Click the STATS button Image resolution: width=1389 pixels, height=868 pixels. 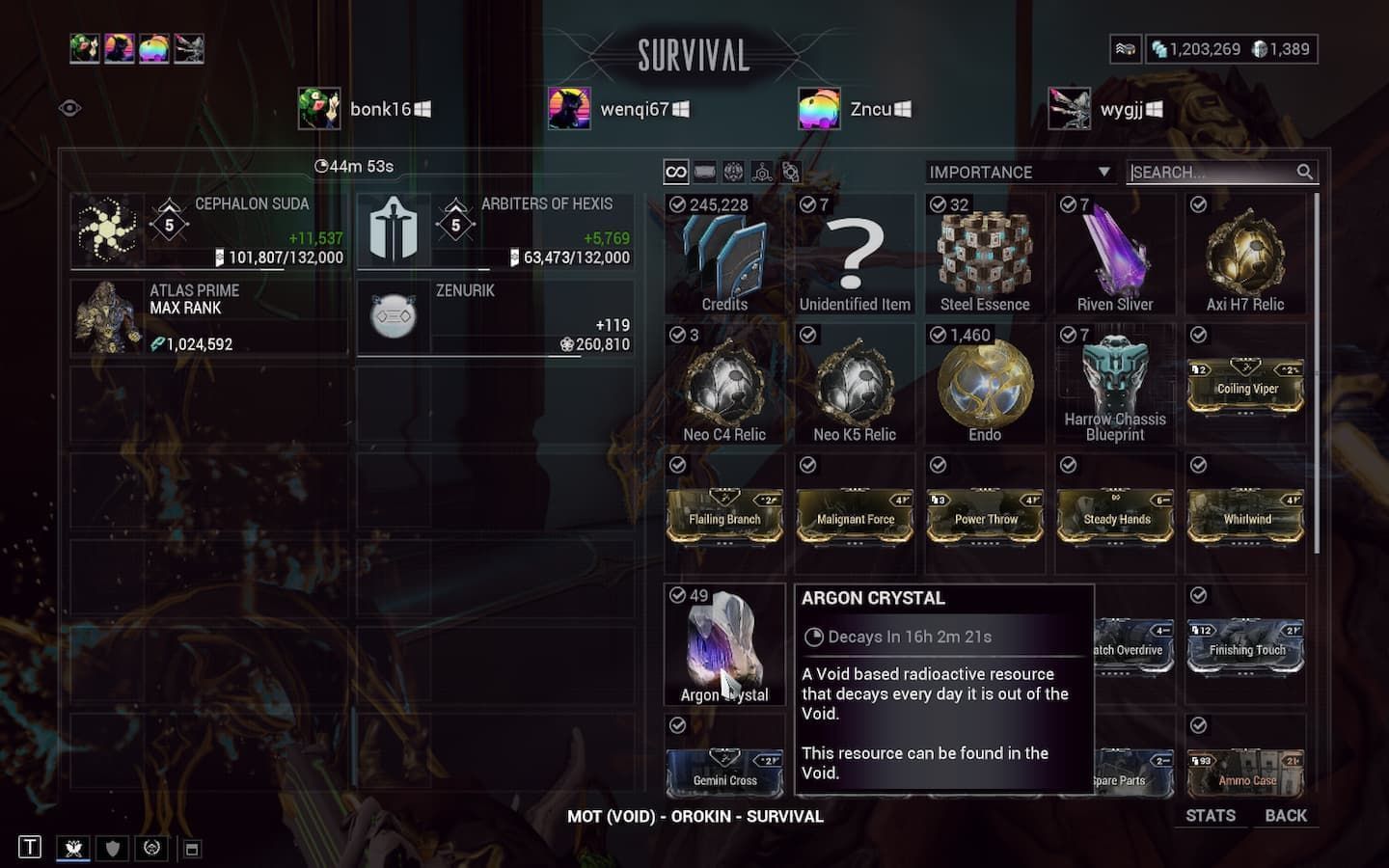click(x=1210, y=815)
